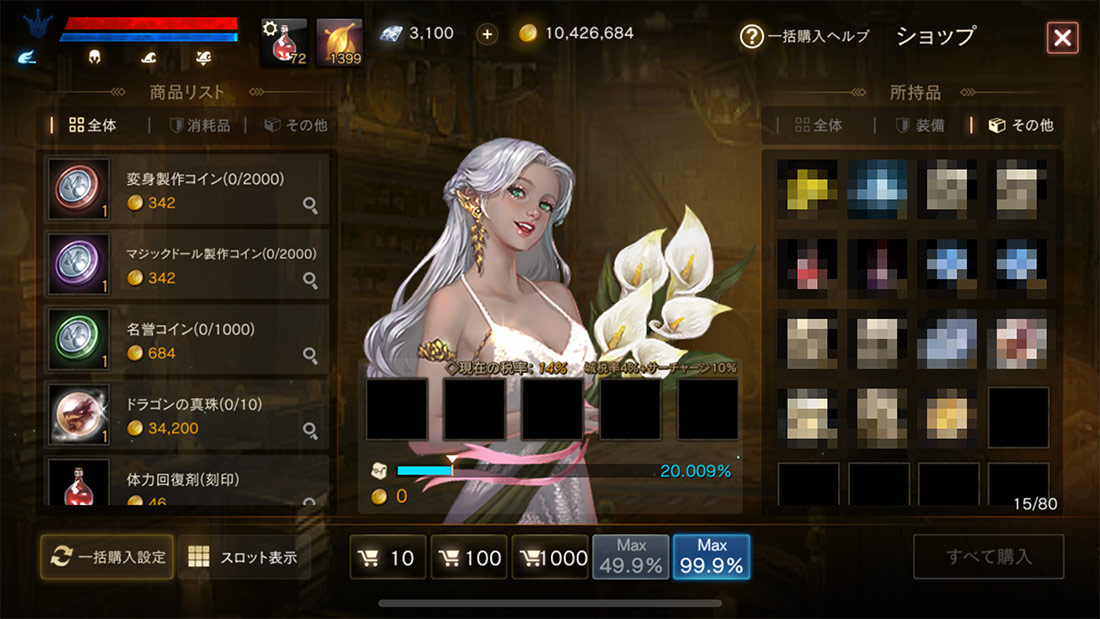Viewport: 1100px width, 619px height.
Task: Show the 全体 product list tab
Action: coord(92,126)
